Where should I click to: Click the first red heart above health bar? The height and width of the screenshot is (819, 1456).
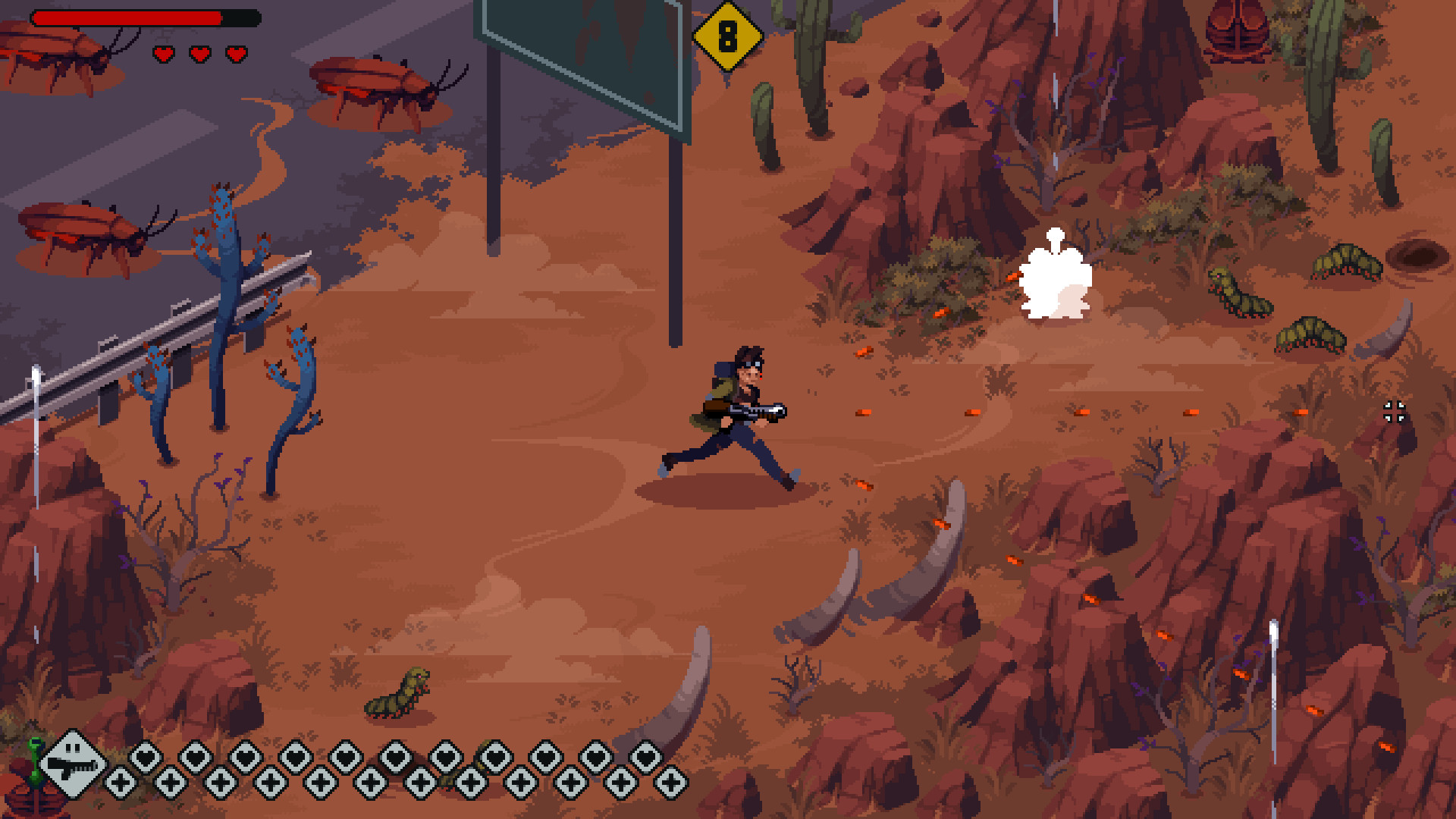pos(162,54)
